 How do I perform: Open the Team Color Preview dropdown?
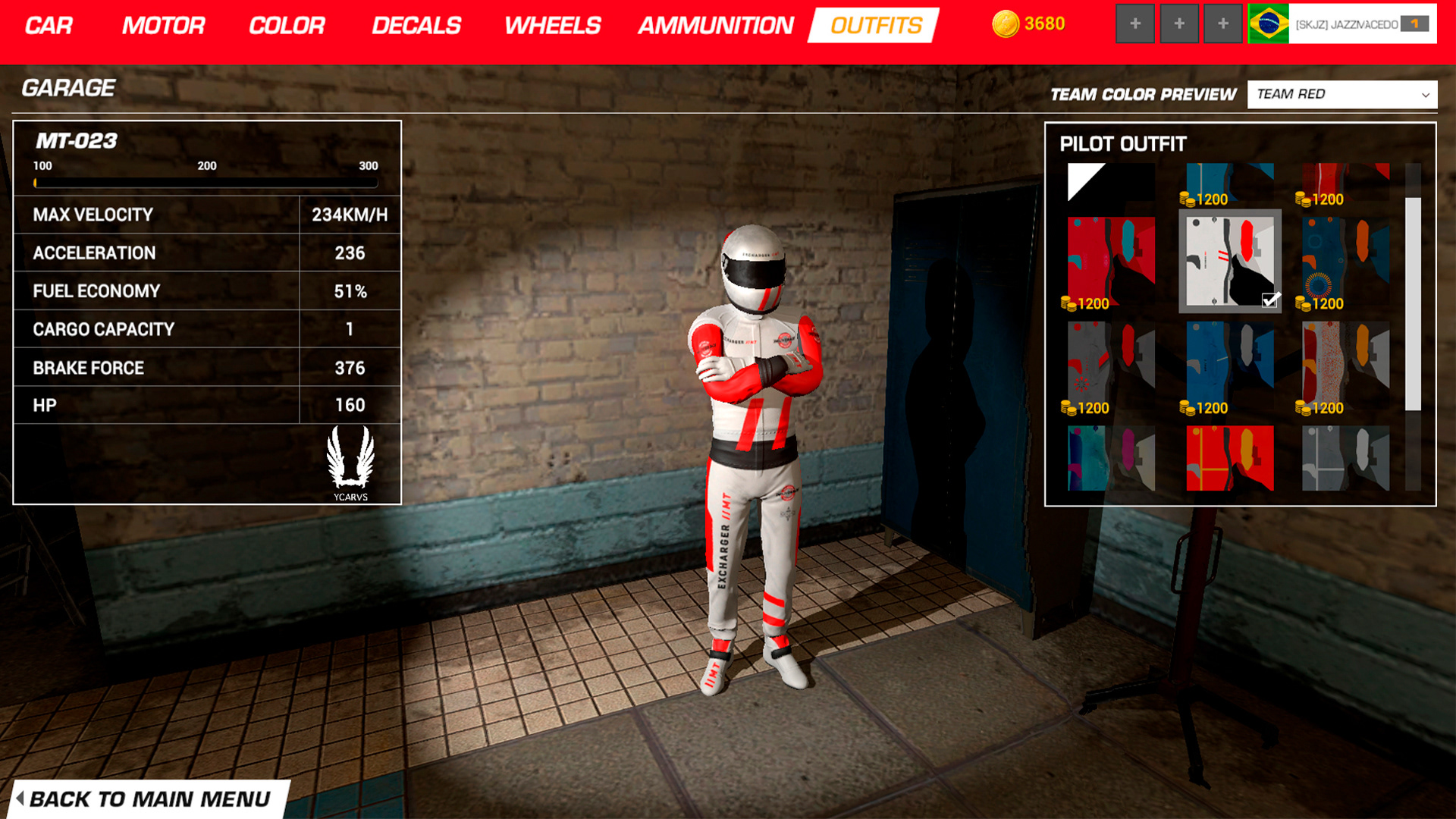tap(1341, 95)
